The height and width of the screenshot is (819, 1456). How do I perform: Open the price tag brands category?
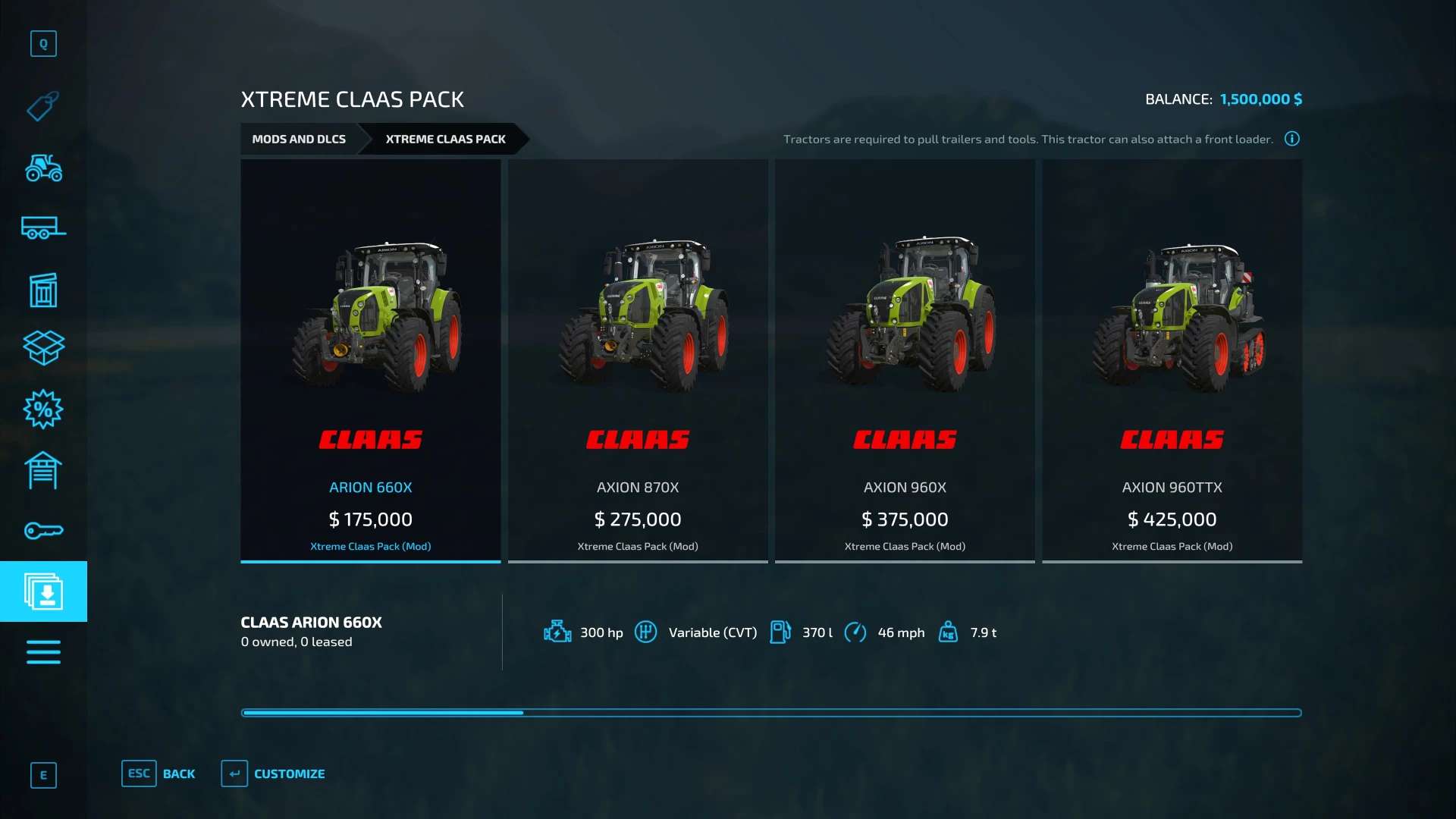[43, 106]
